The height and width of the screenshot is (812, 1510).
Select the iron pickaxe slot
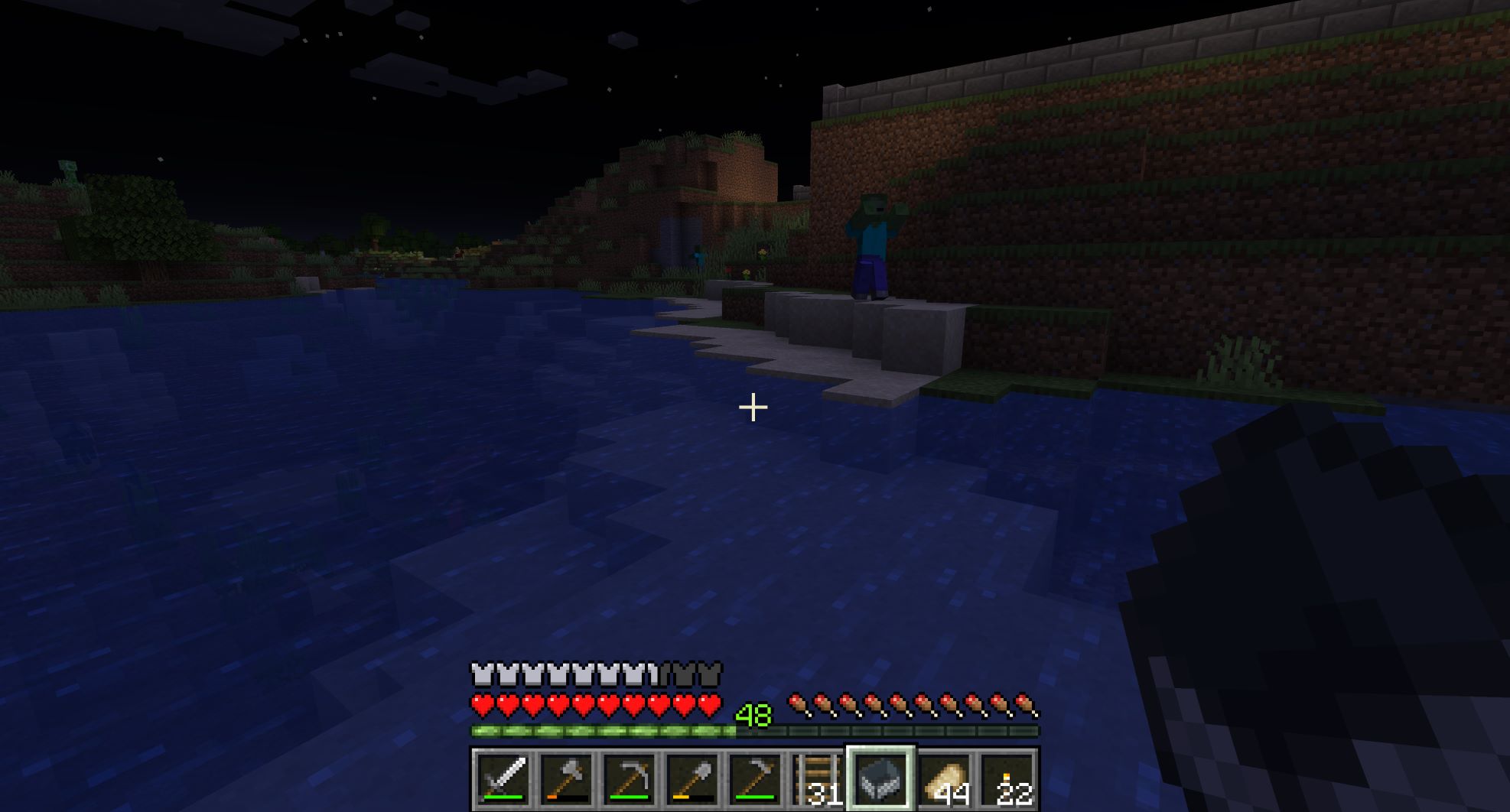point(629,779)
